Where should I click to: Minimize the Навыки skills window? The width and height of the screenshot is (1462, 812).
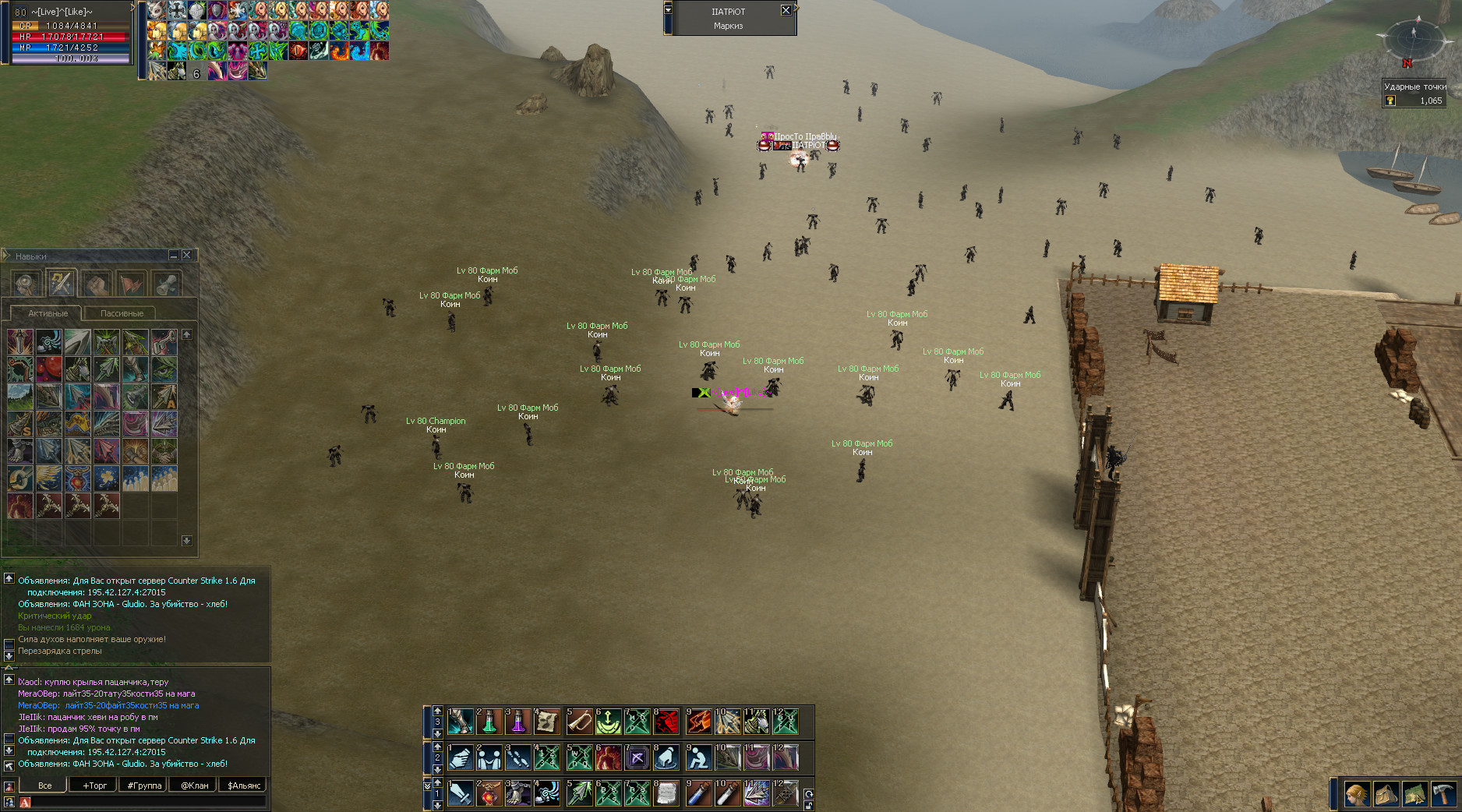tap(174, 255)
